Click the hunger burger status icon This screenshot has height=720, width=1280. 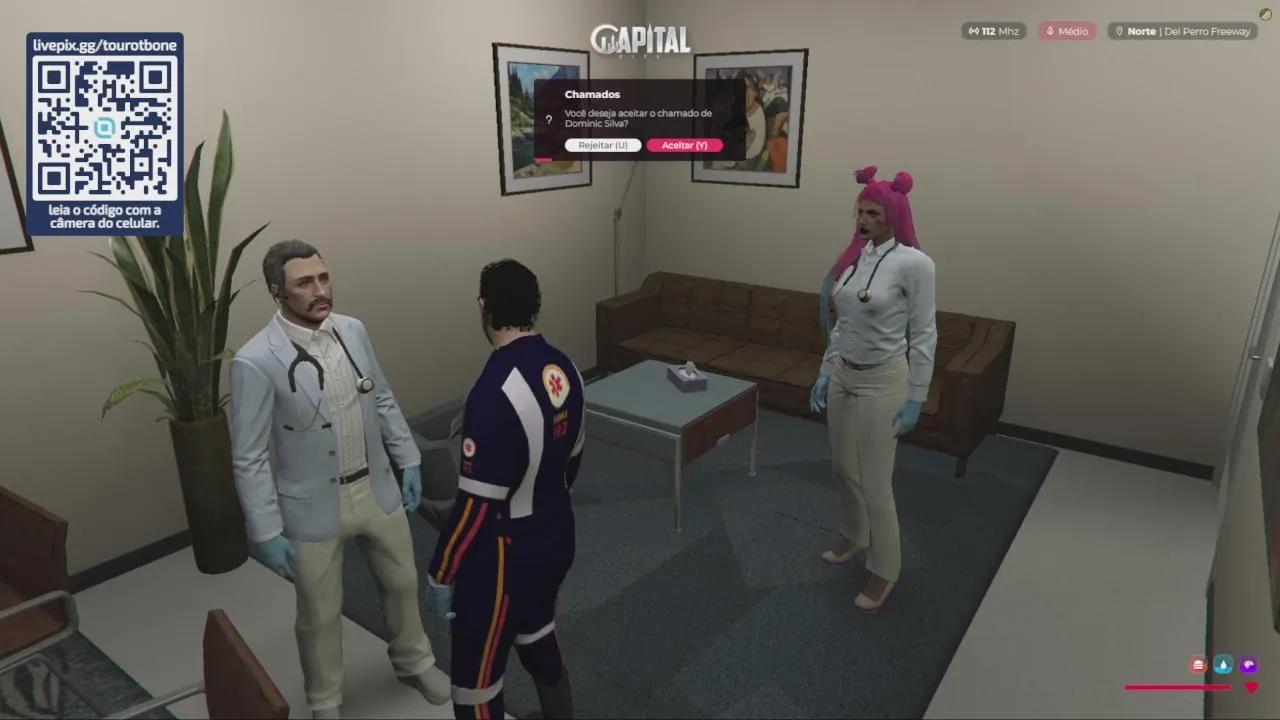click(1198, 665)
